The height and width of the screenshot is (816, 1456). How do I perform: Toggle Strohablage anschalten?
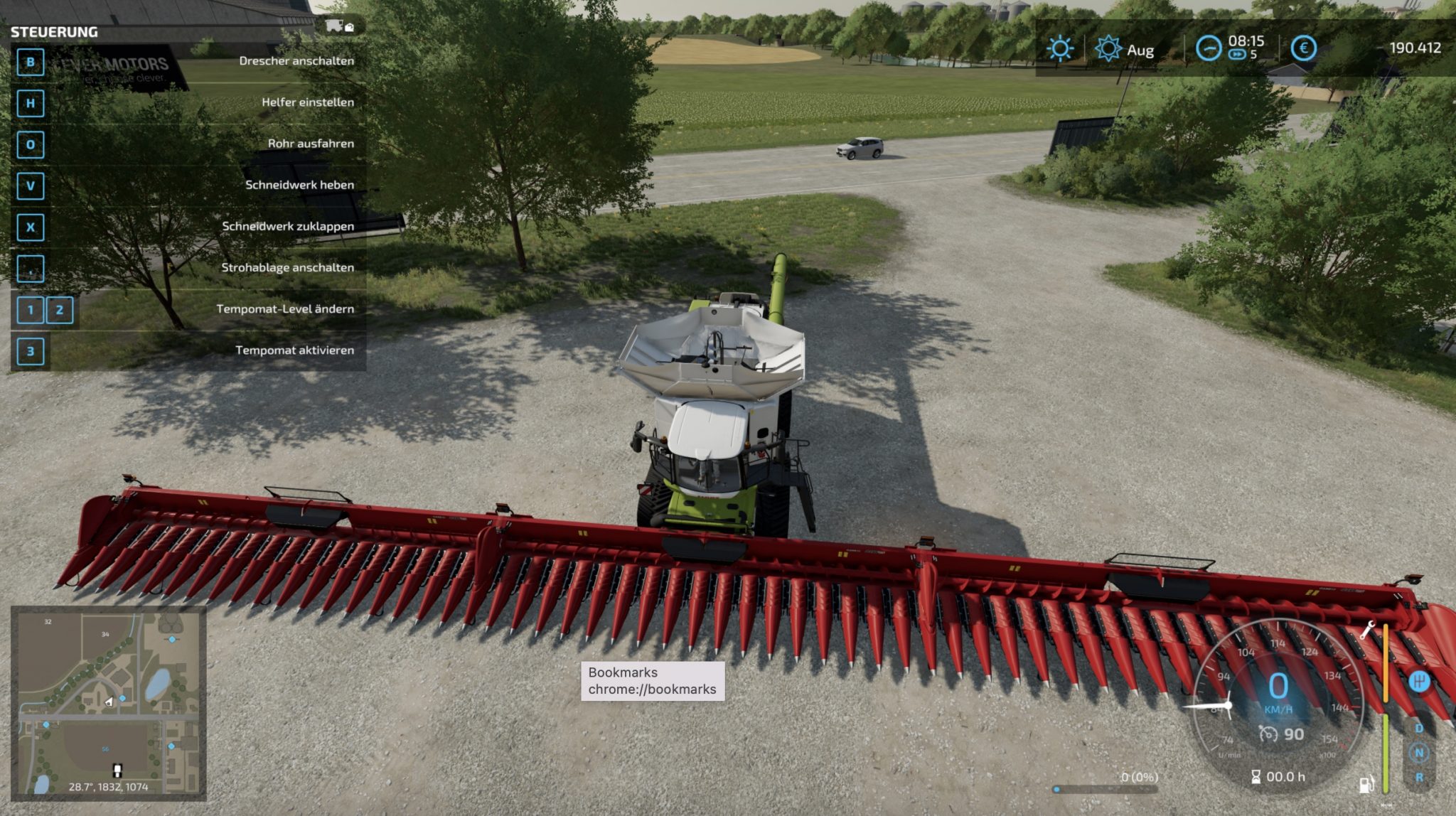tap(289, 268)
